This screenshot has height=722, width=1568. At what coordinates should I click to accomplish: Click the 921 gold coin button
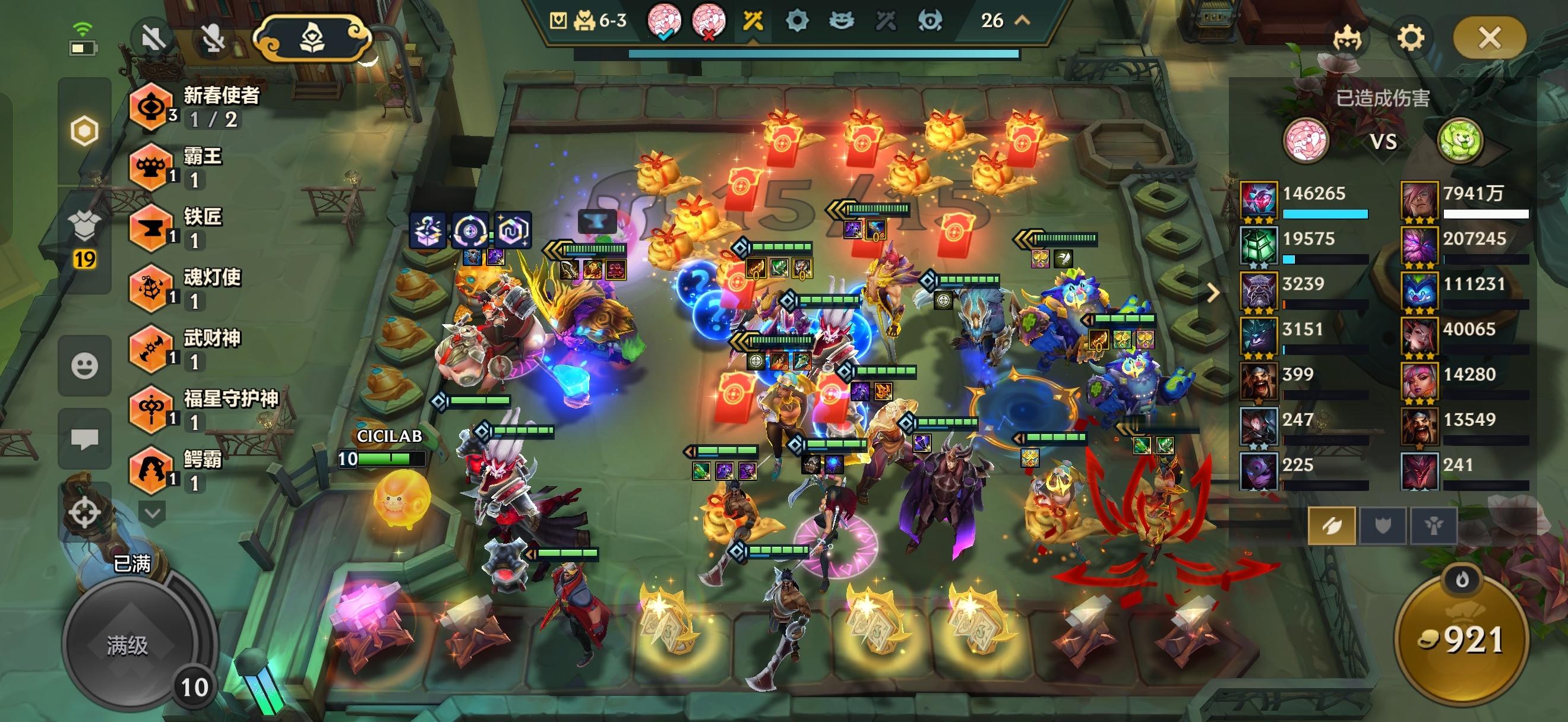click(x=1461, y=640)
